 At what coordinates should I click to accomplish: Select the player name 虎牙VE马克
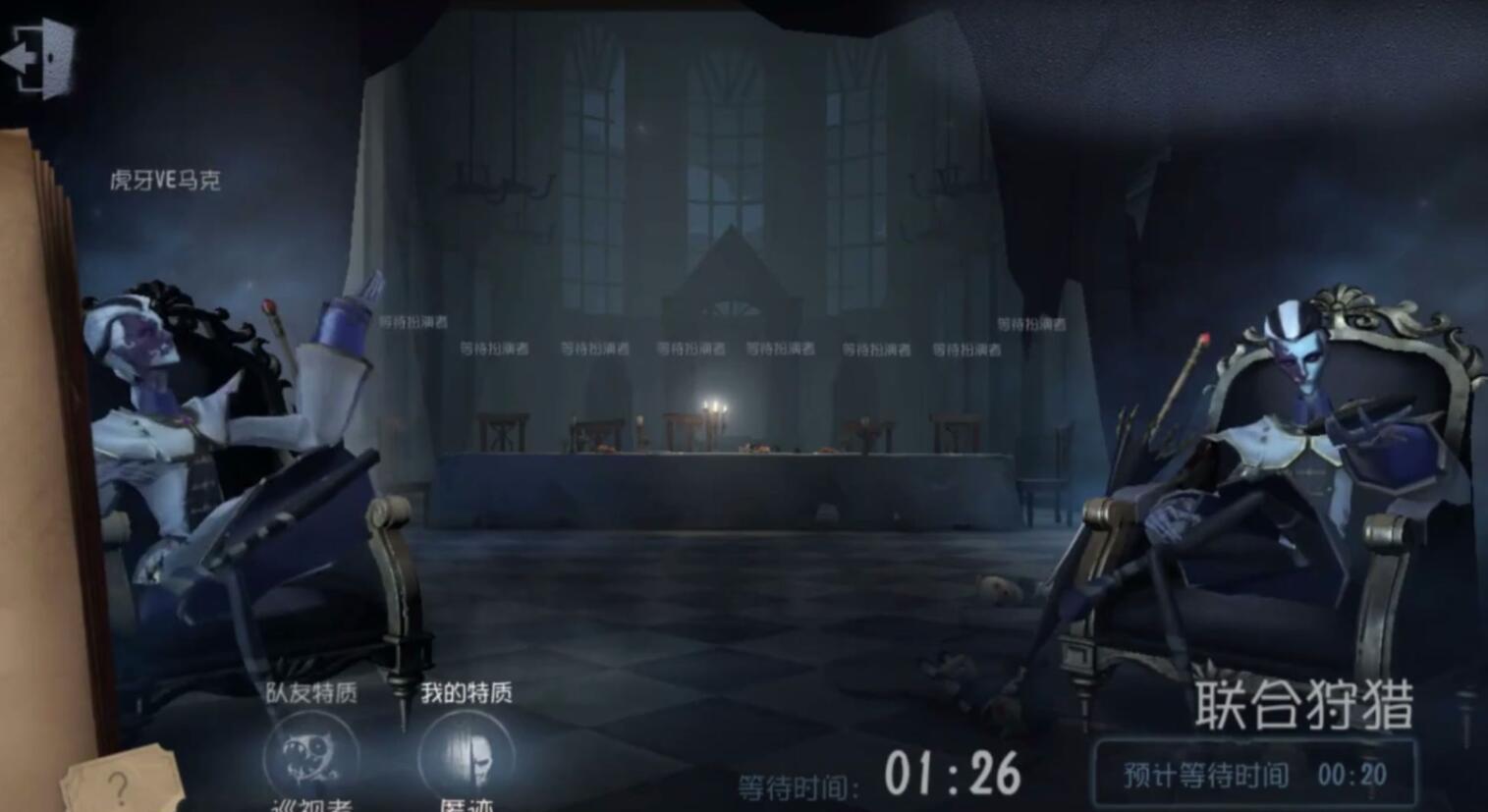tap(169, 180)
